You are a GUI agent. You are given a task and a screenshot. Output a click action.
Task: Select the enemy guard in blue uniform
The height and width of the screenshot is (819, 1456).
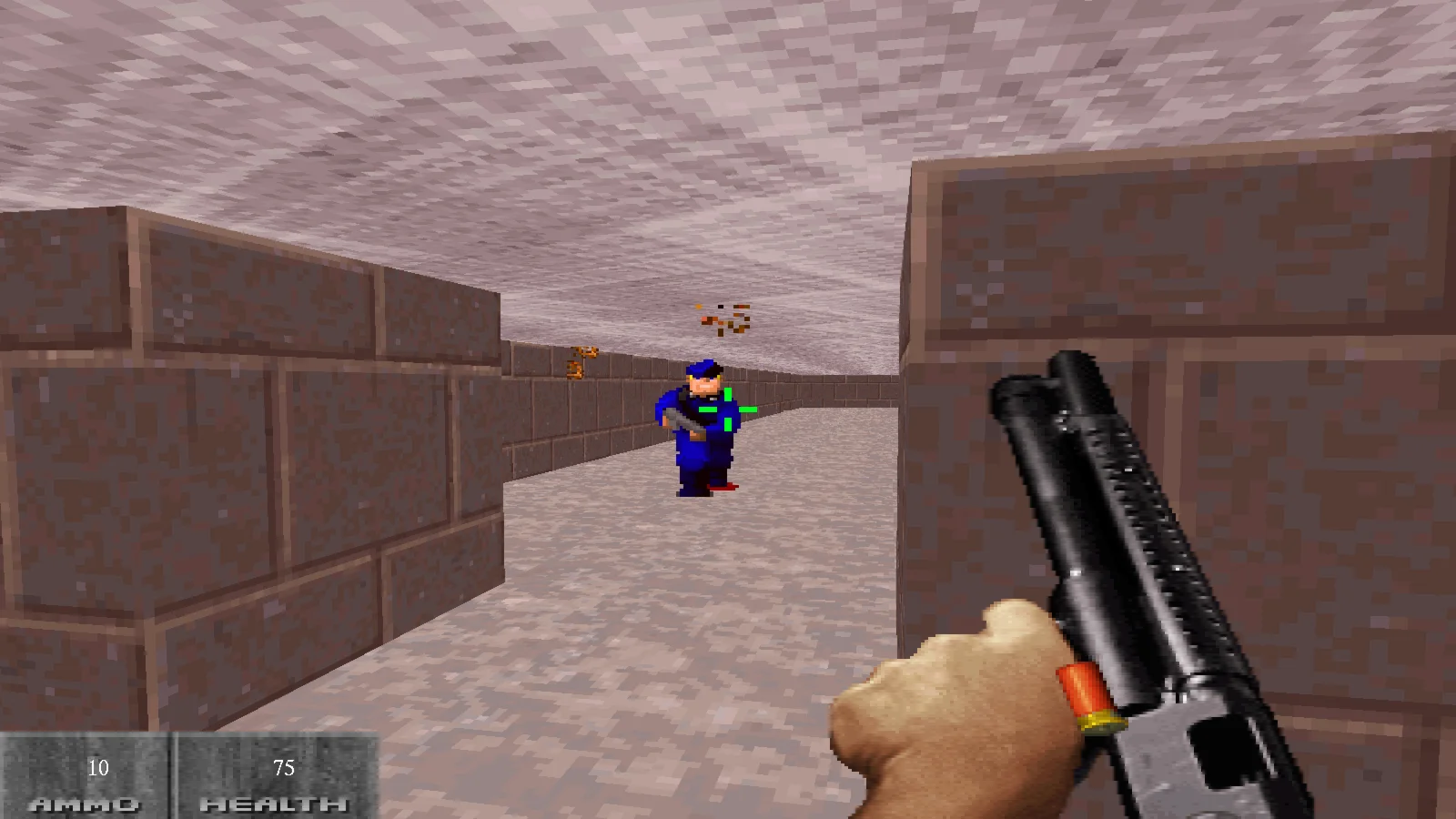pos(696,428)
